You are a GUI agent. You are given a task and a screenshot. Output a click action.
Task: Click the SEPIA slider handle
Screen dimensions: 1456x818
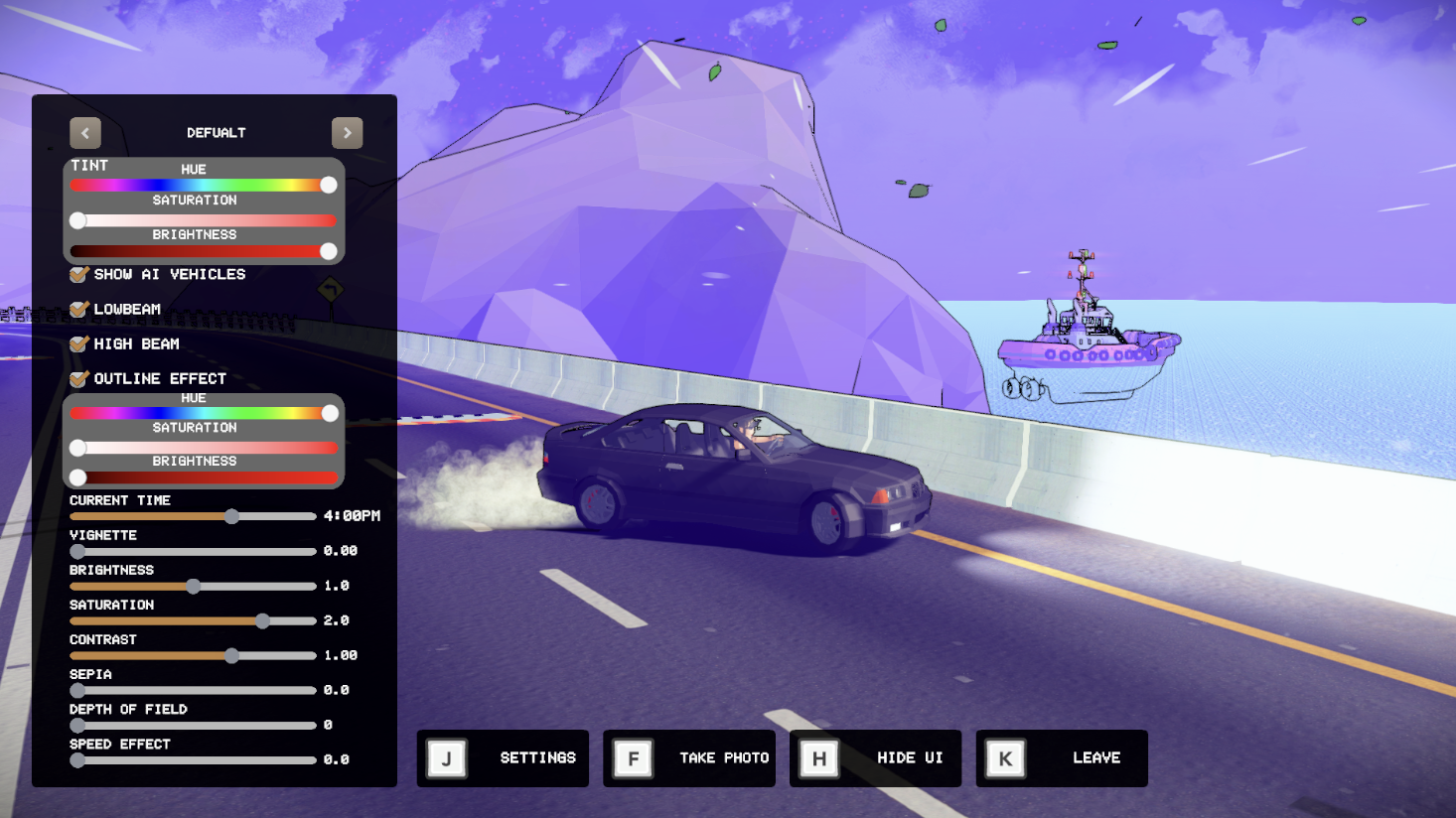tap(75, 690)
